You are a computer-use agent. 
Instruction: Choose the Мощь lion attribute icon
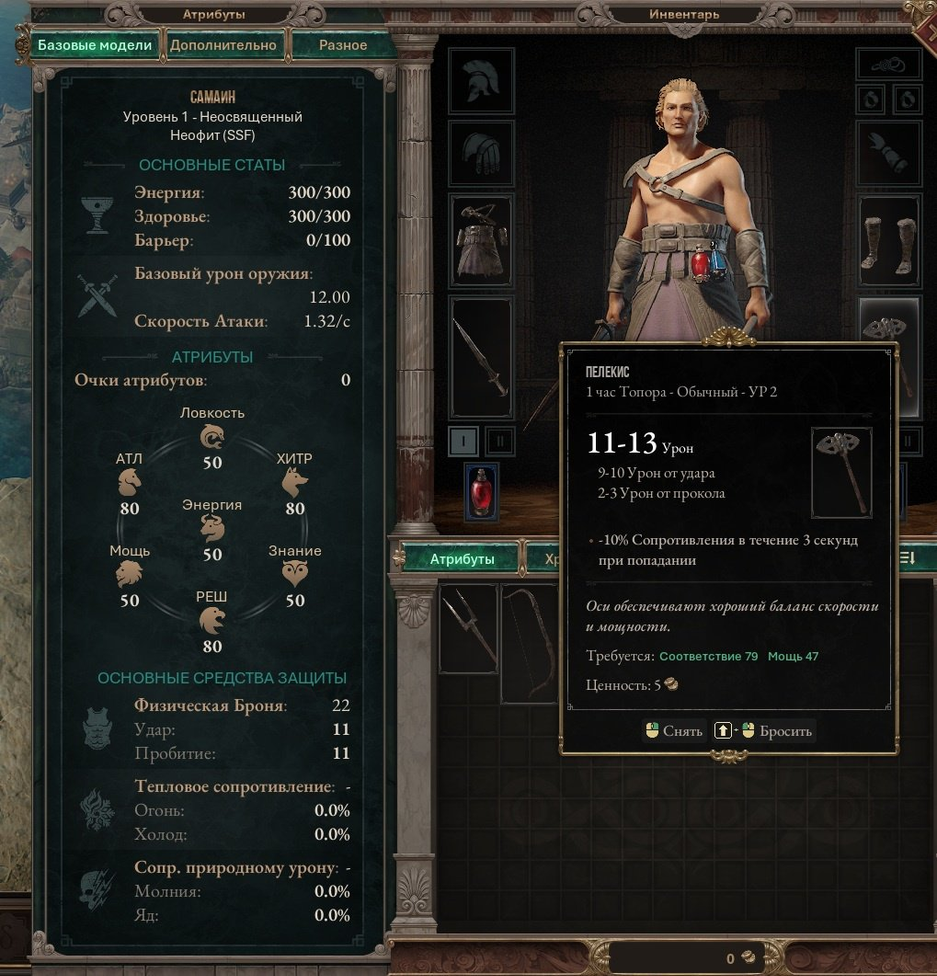click(129, 574)
